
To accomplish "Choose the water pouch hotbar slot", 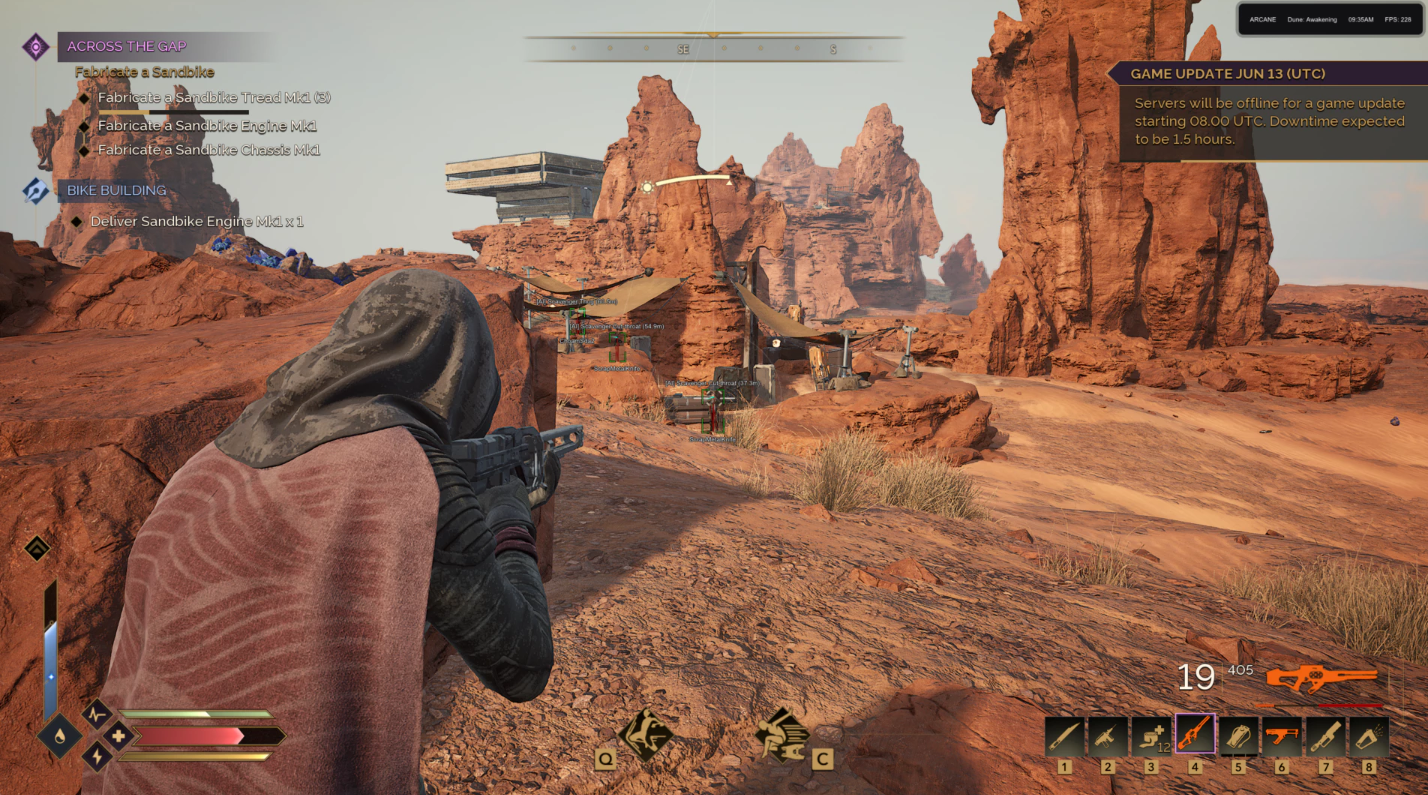I will tap(1239, 736).
